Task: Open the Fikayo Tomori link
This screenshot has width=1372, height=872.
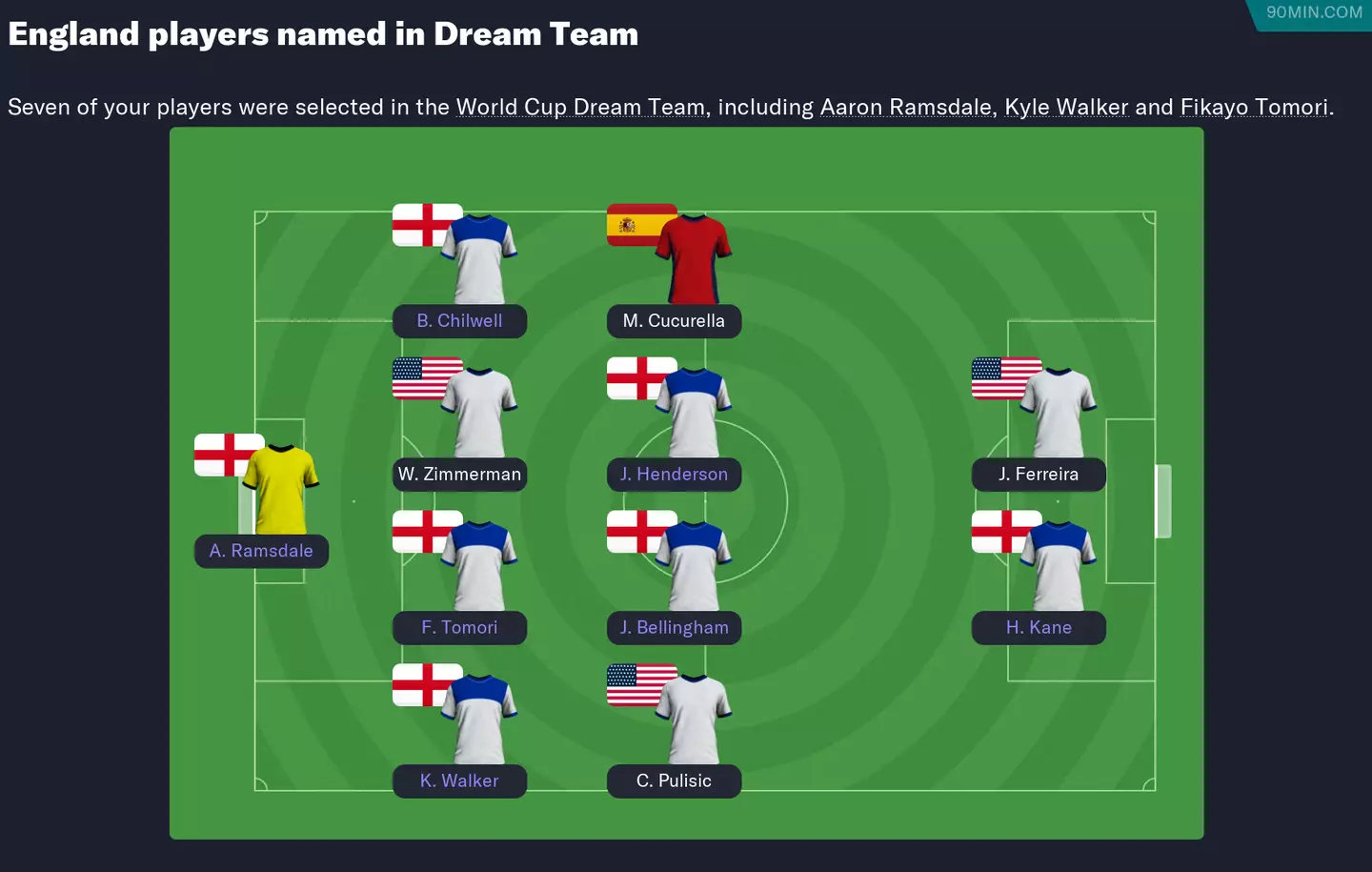Action: 1253,107
